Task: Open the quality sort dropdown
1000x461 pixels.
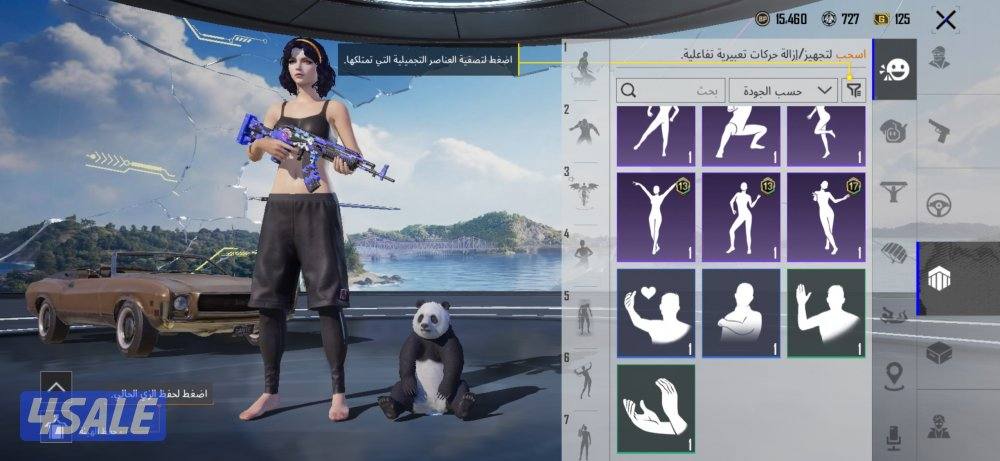Action: 783,90
